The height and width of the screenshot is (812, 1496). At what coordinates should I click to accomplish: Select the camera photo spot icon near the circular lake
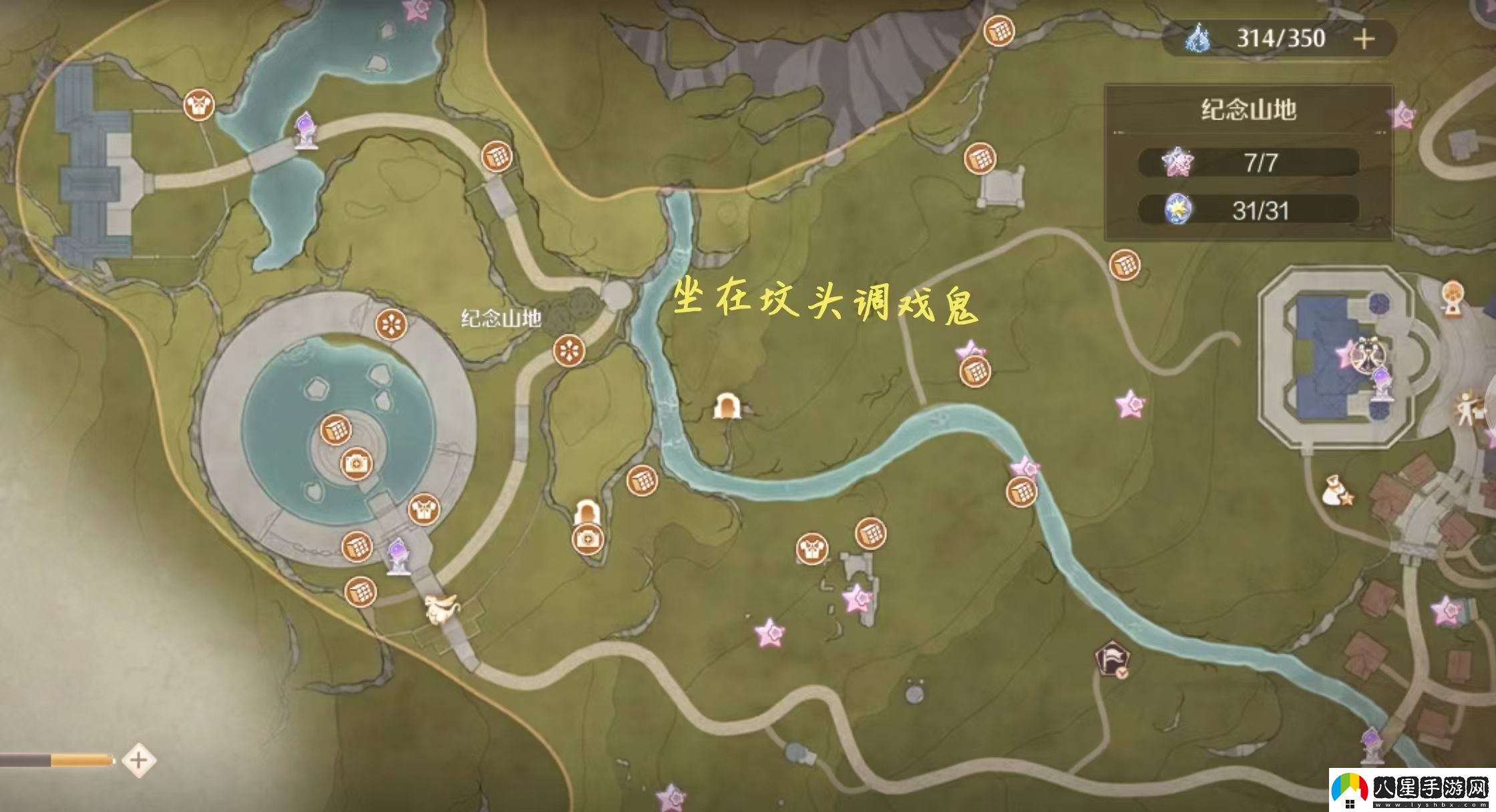(x=355, y=462)
